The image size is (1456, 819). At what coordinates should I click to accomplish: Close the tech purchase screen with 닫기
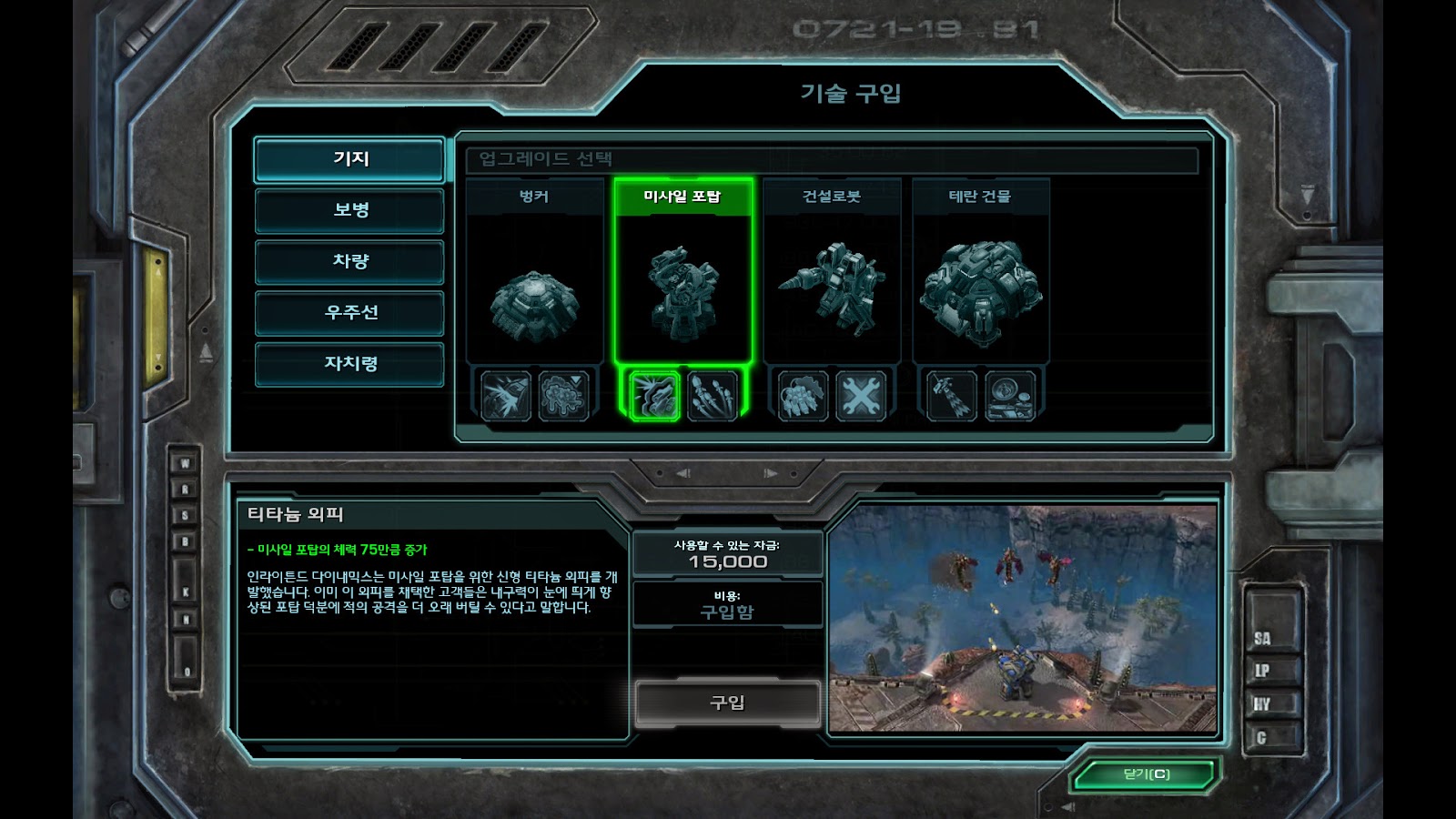point(1146,774)
